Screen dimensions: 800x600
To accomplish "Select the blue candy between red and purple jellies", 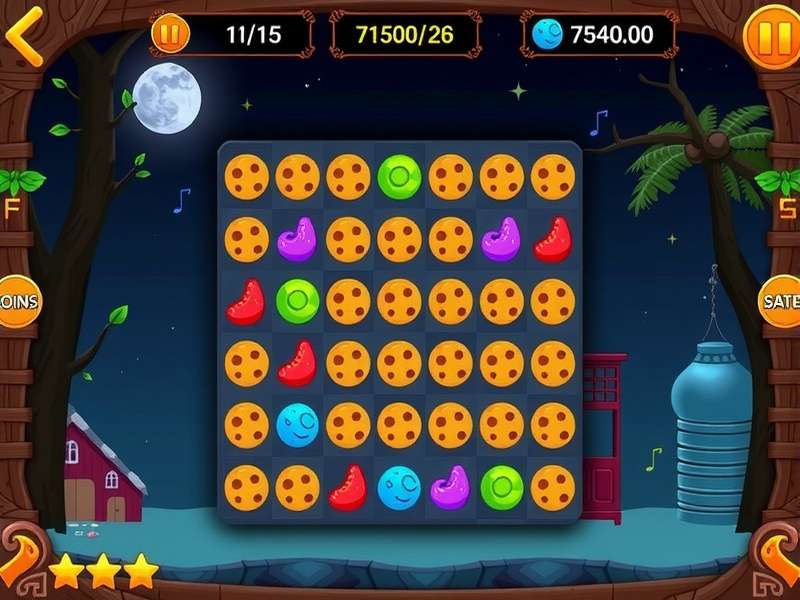I will point(399,487).
